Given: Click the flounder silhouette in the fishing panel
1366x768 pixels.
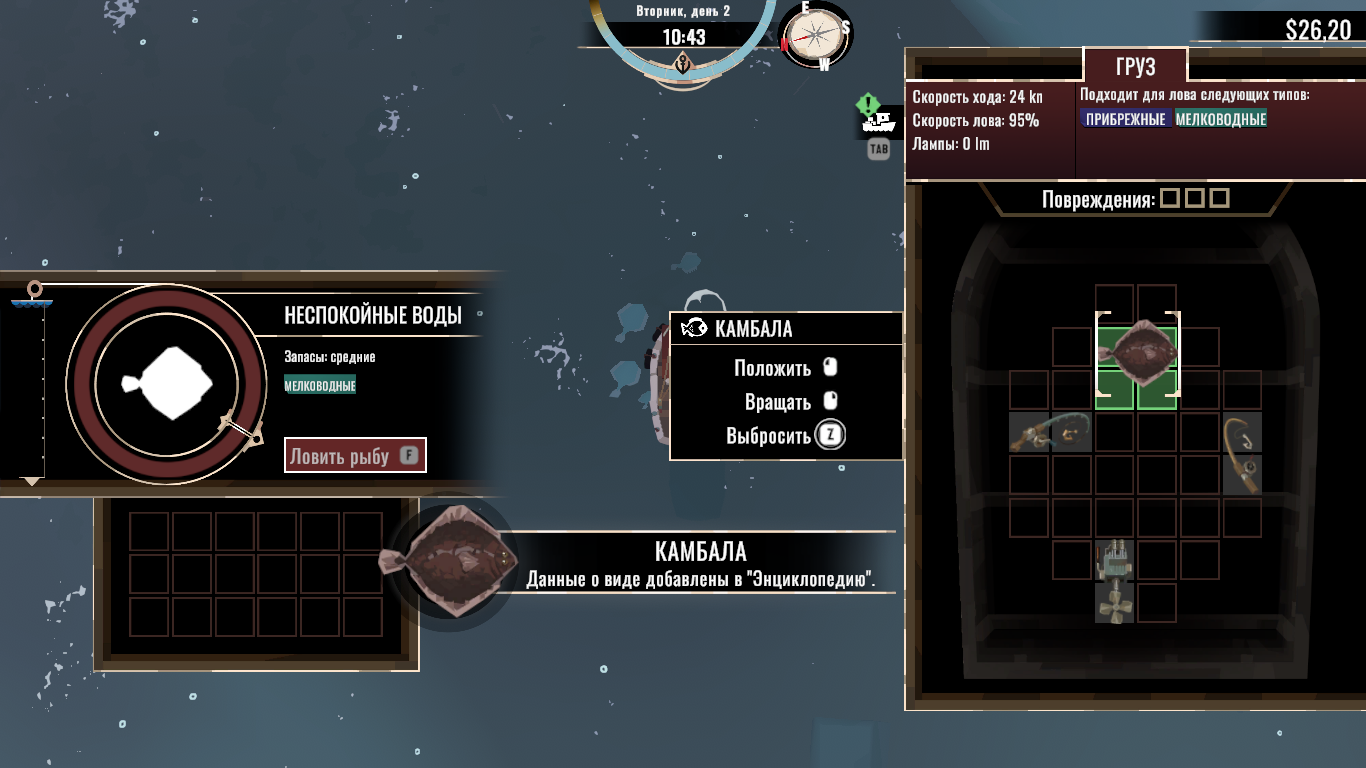Looking at the screenshot, I should (x=166, y=383).
